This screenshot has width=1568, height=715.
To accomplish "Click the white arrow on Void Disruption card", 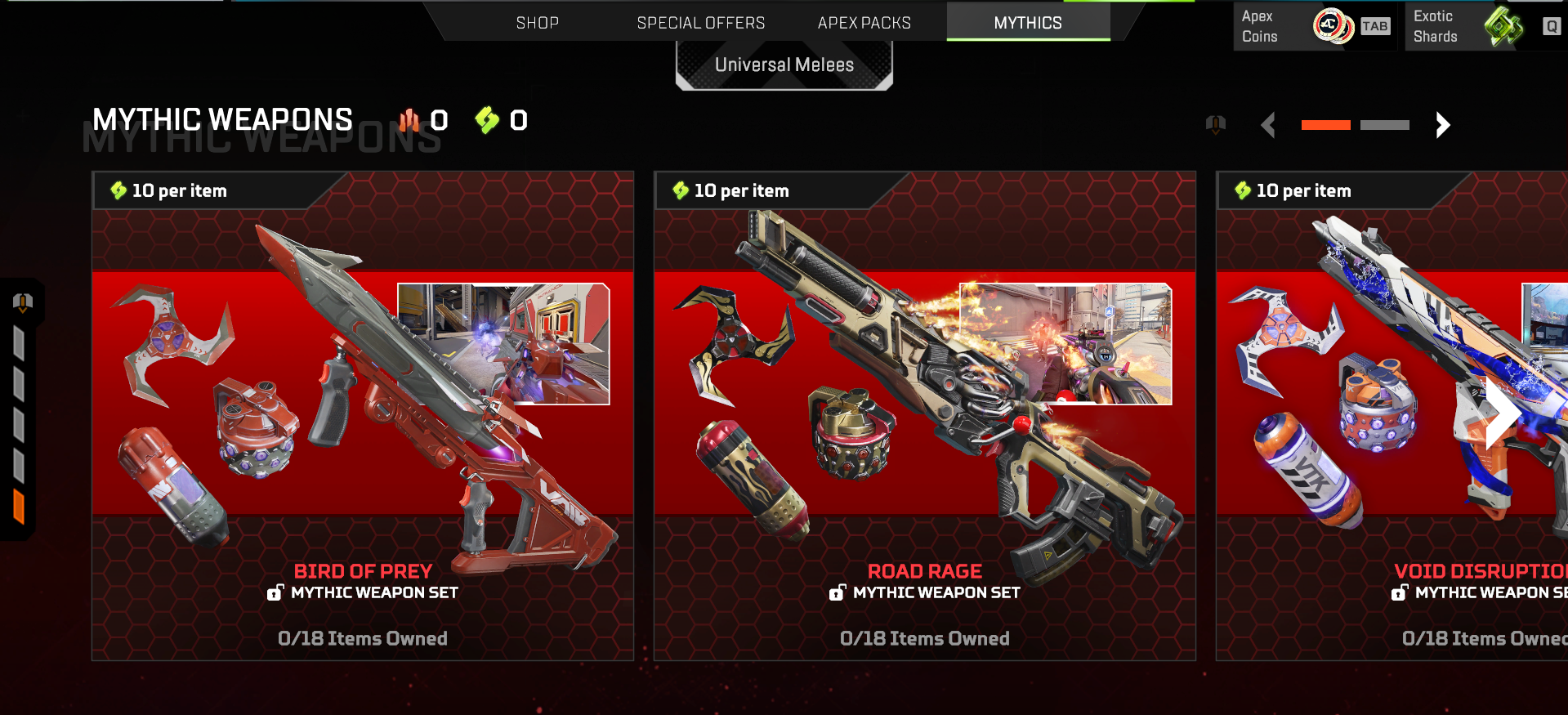I will [1500, 413].
